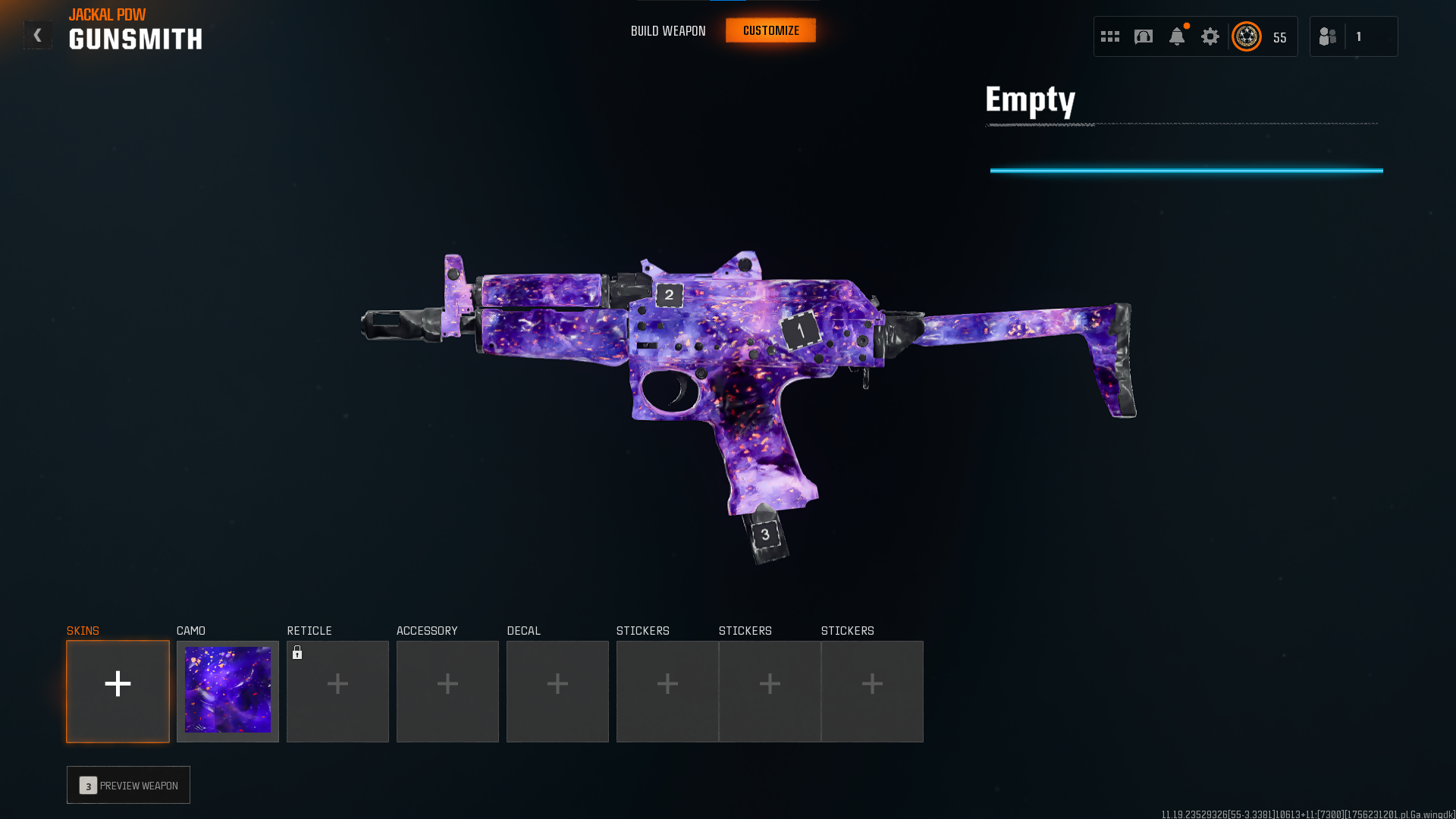The width and height of the screenshot is (1456, 819).
Task: Click the Preview Weapon button
Action: tap(128, 785)
